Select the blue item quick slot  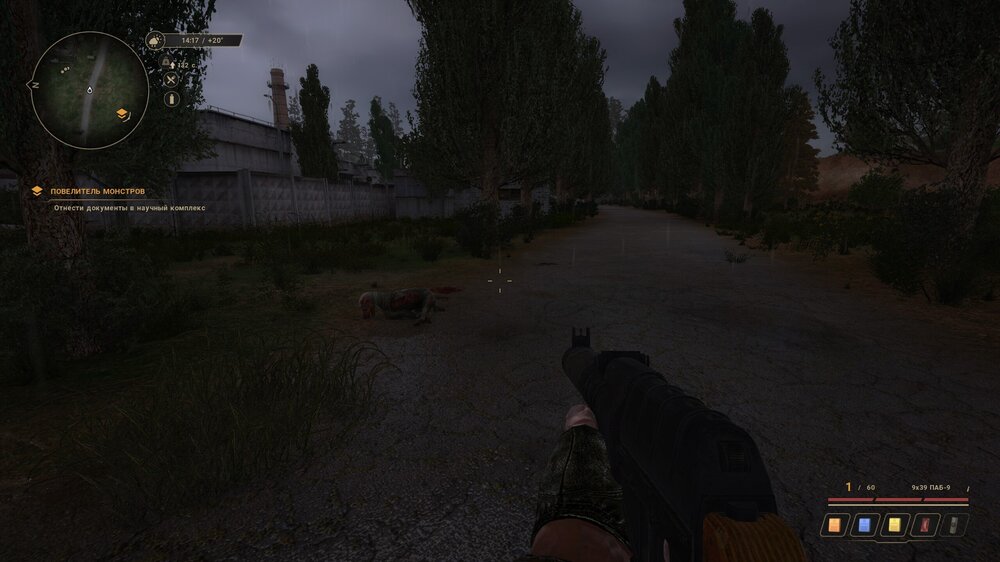(x=864, y=524)
